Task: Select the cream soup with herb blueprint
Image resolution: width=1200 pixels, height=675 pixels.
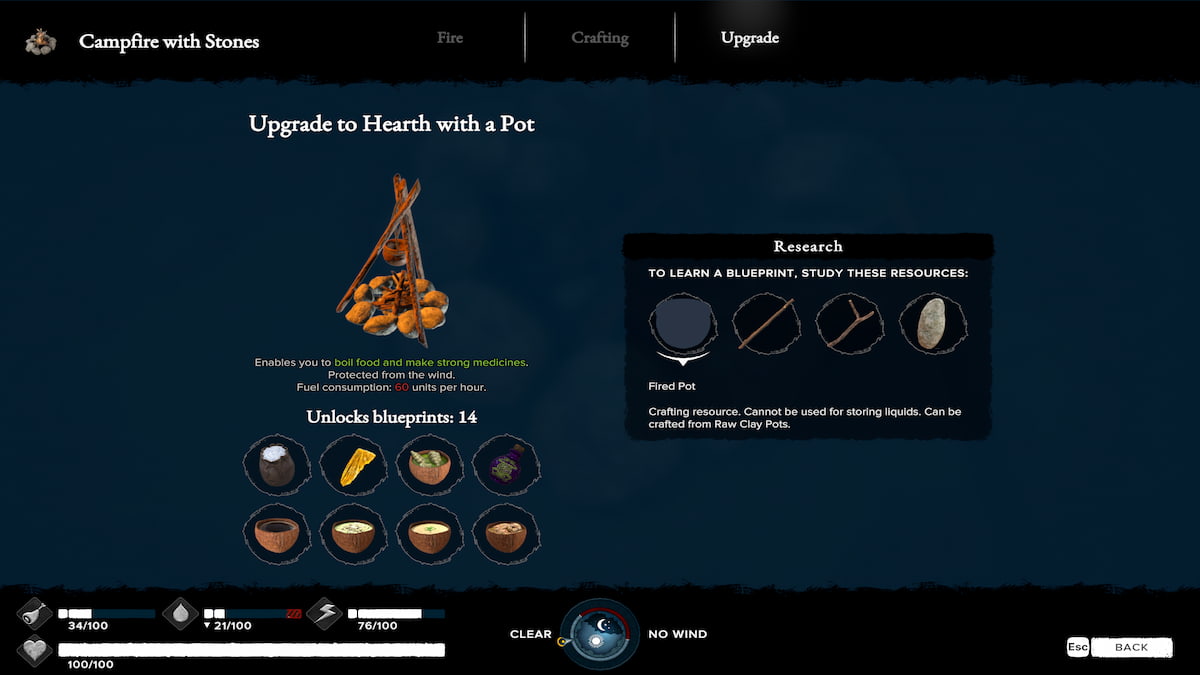Action: pos(430,534)
